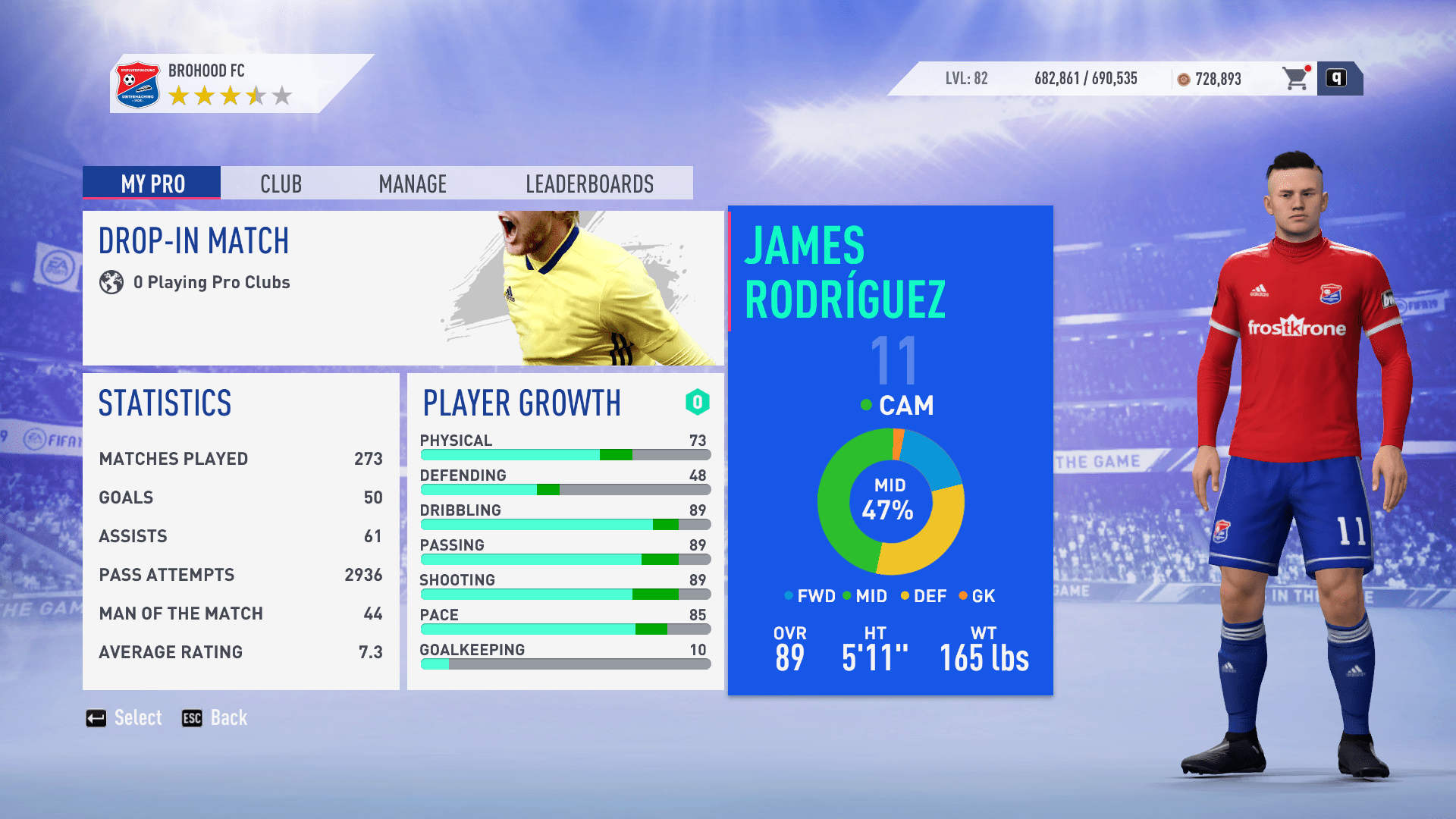Select the MANAGE tab
The height and width of the screenshot is (819, 1456).
[413, 184]
